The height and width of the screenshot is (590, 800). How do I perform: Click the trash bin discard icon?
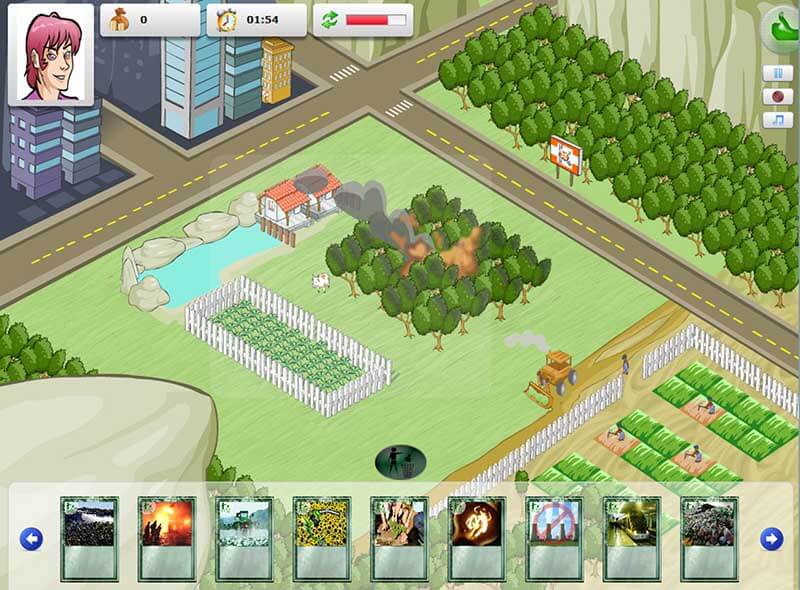400,461
